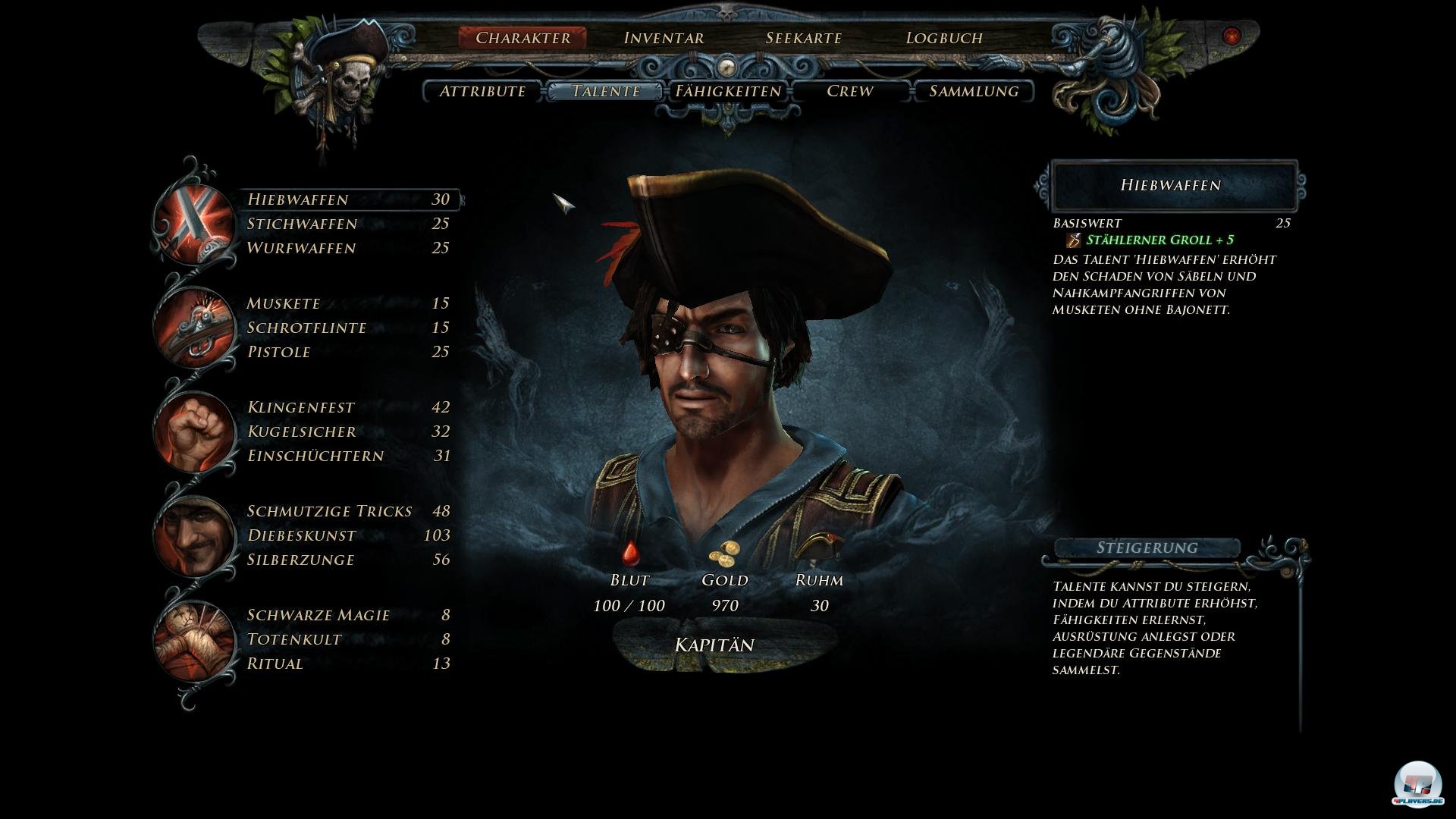The image size is (1456, 819).
Task: Pick the Pistole talent entry
Action: coord(348,352)
